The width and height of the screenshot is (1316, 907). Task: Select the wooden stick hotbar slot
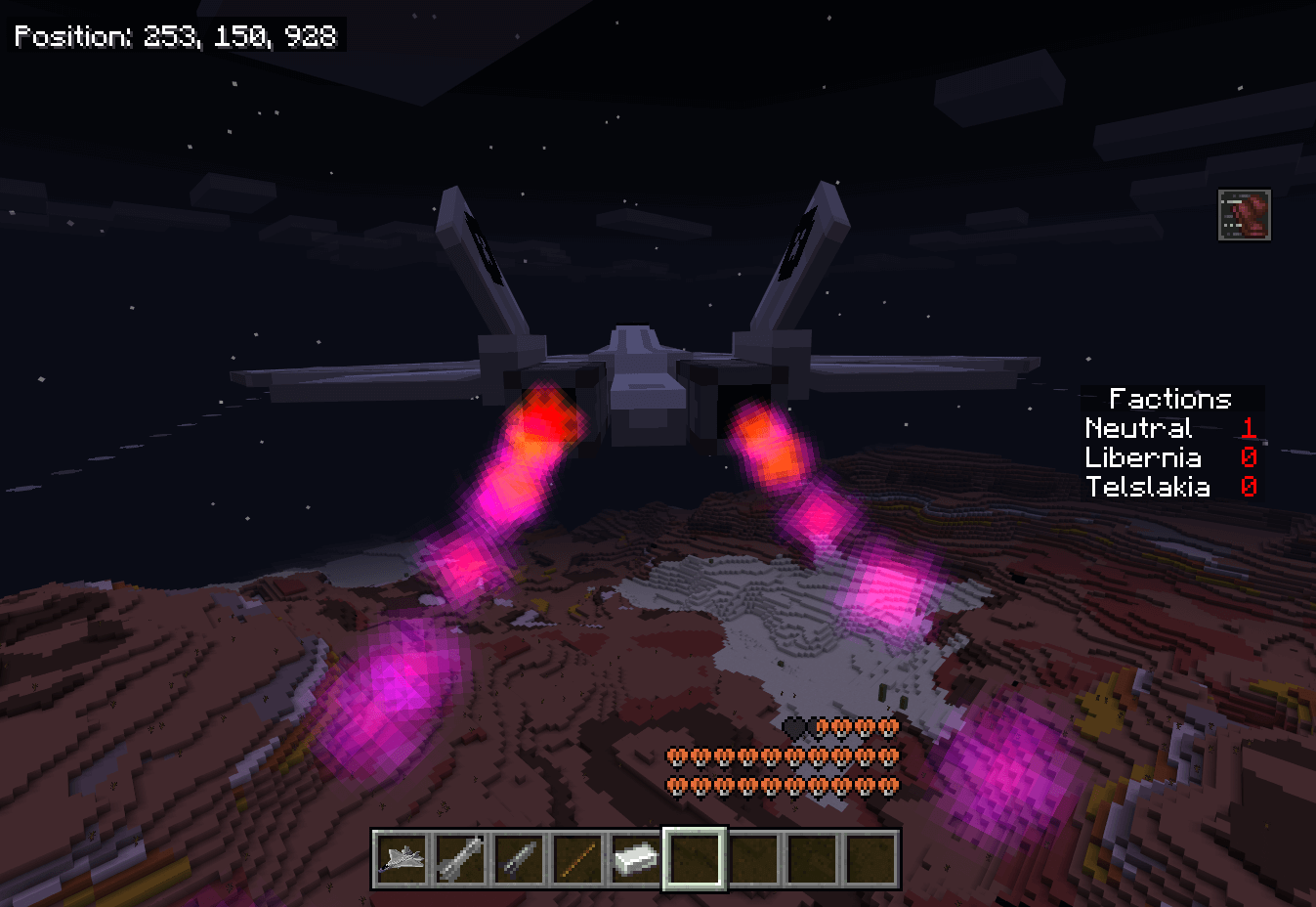tap(577, 859)
